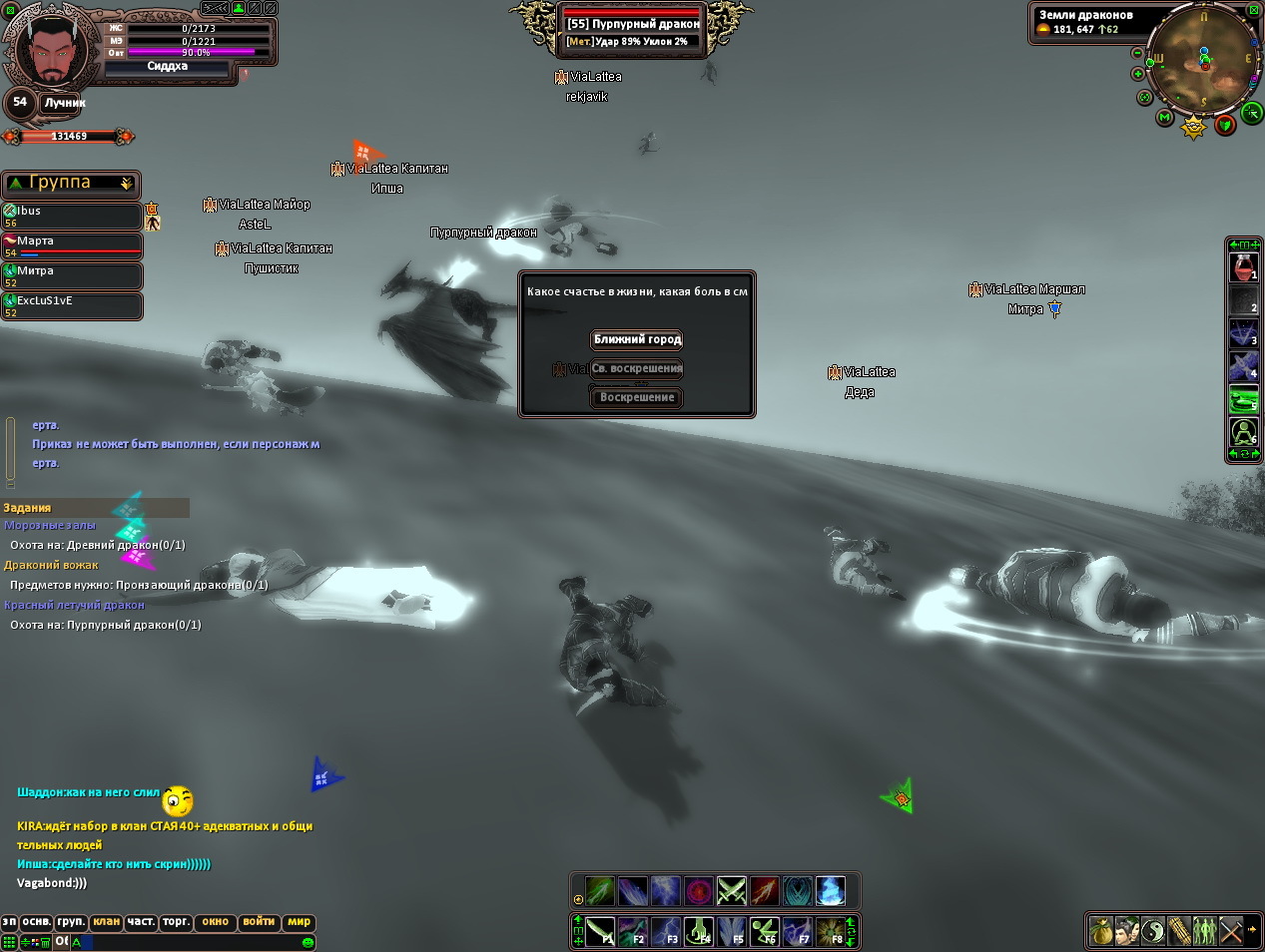
Task: Open the emoticon picker in chat bar
Action: pos(308,942)
